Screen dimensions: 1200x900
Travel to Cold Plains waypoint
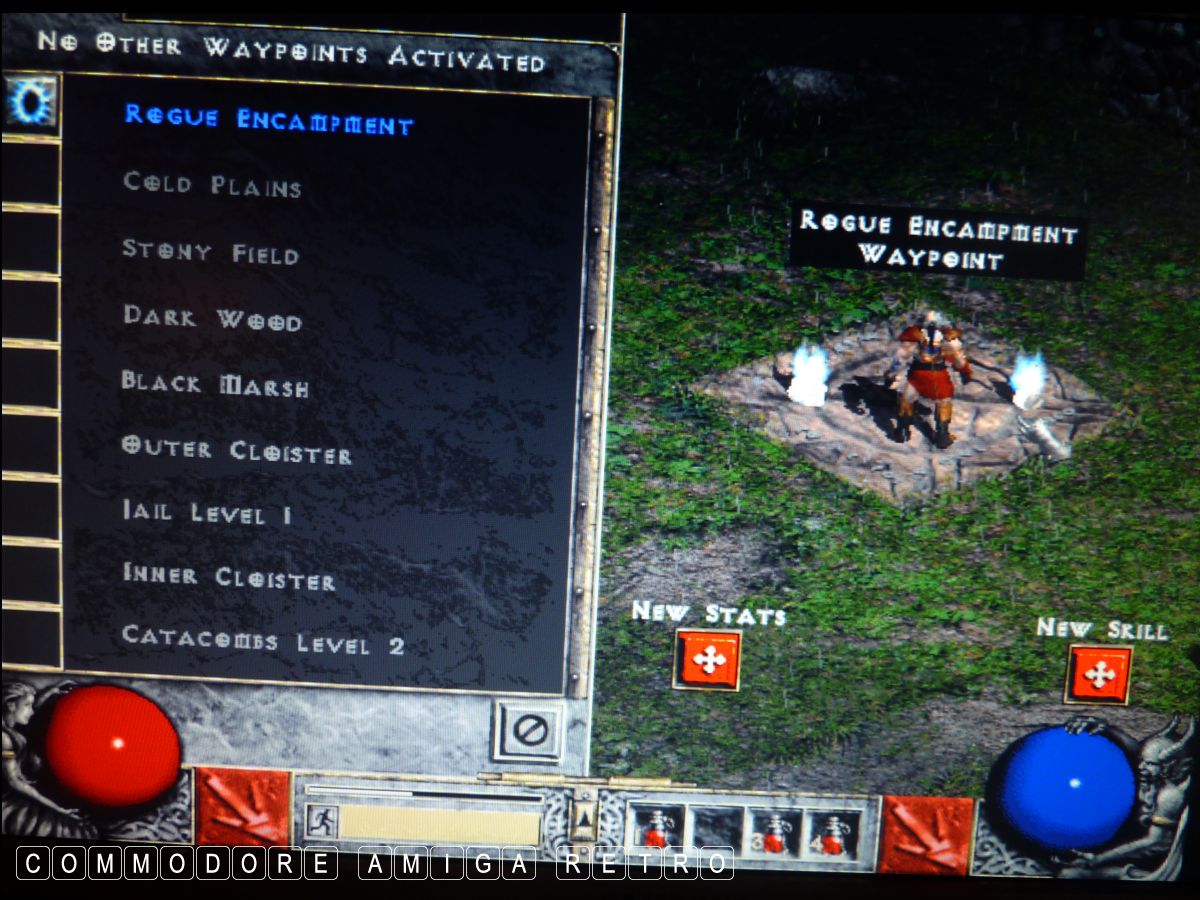(x=212, y=185)
